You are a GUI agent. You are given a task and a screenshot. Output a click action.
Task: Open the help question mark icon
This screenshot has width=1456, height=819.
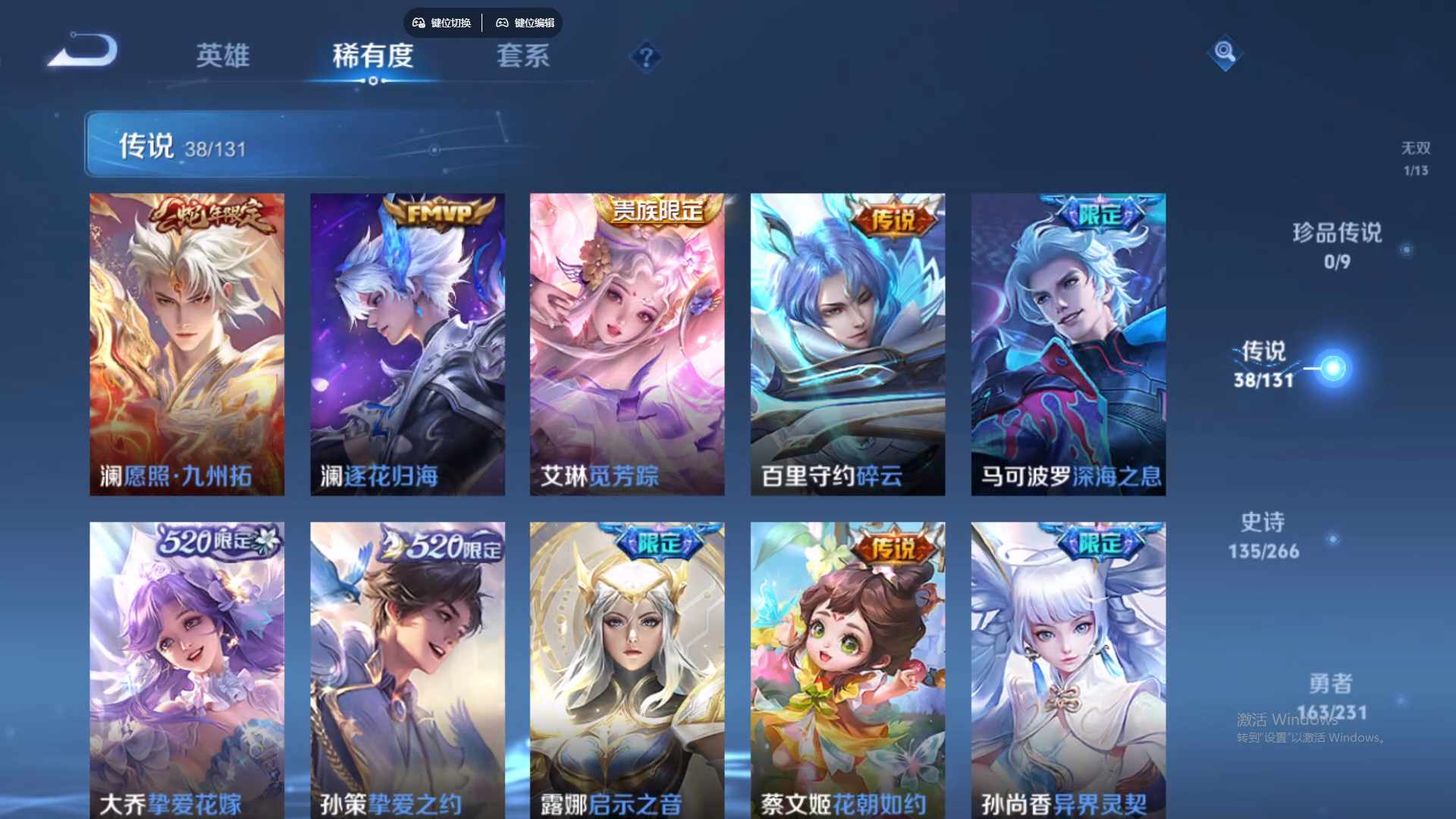pyautogui.click(x=645, y=56)
